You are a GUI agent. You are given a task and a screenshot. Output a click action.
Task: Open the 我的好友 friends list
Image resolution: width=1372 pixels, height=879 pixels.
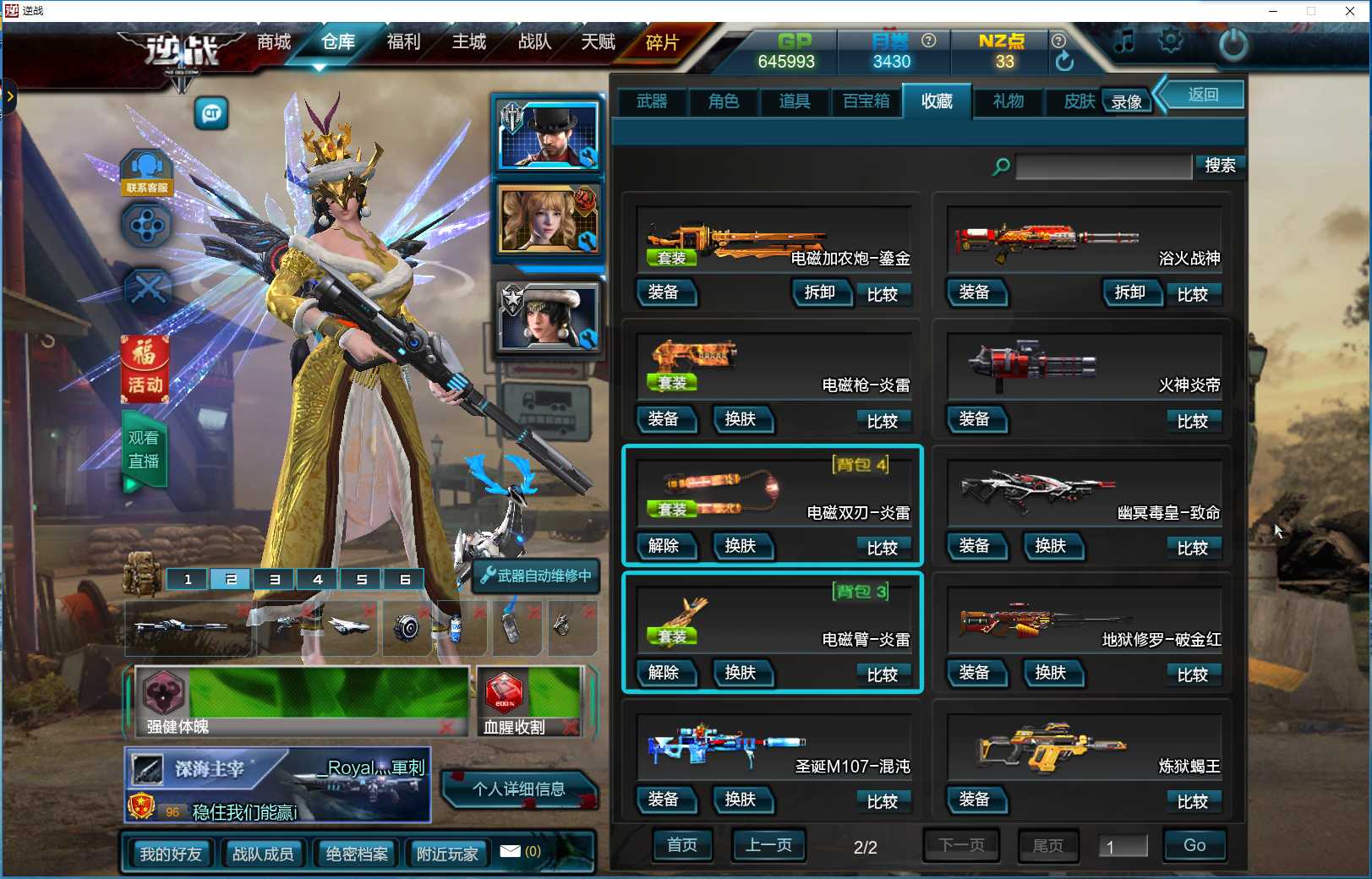point(171,854)
